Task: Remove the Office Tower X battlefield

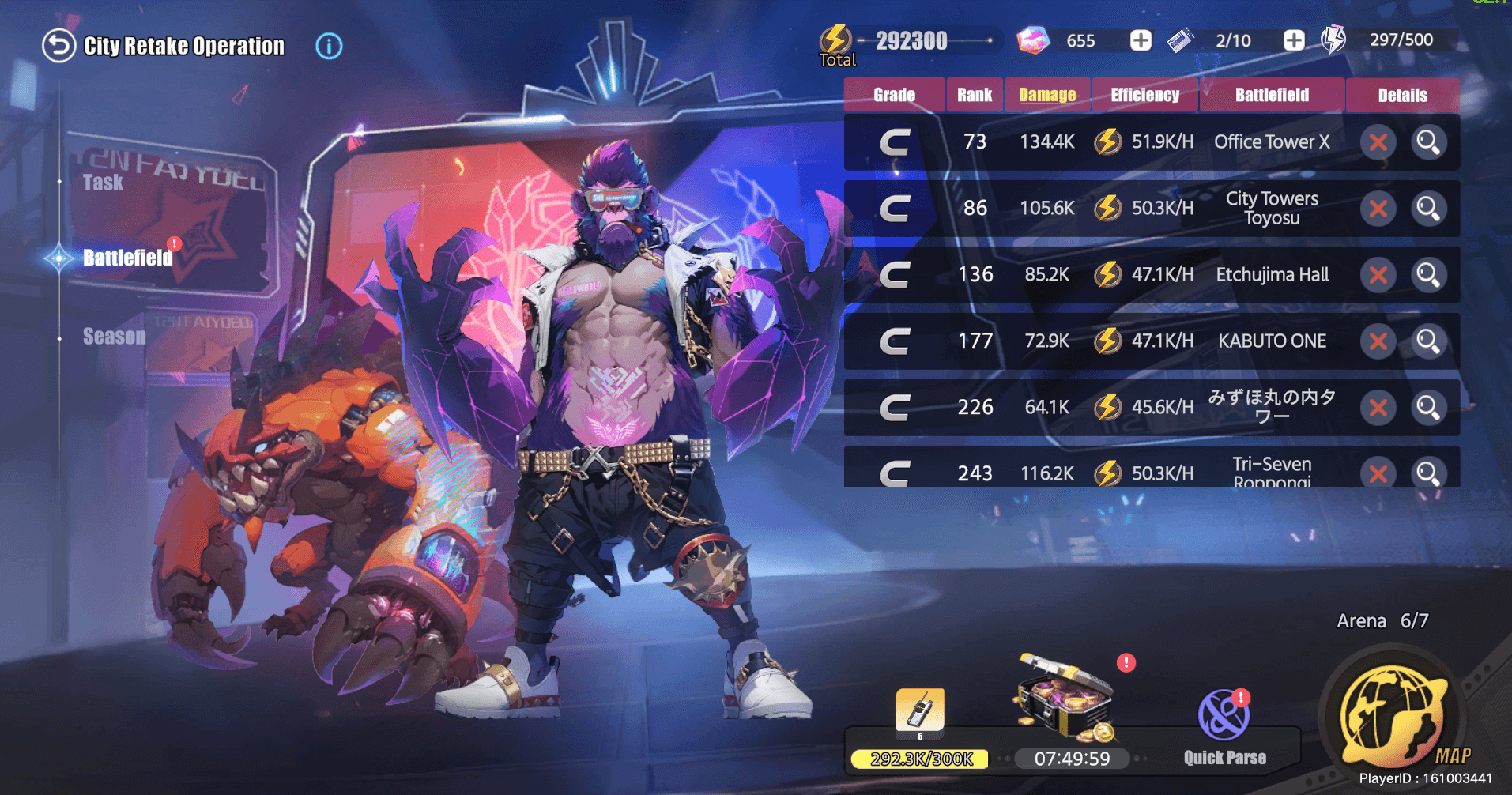Action: point(1378,142)
